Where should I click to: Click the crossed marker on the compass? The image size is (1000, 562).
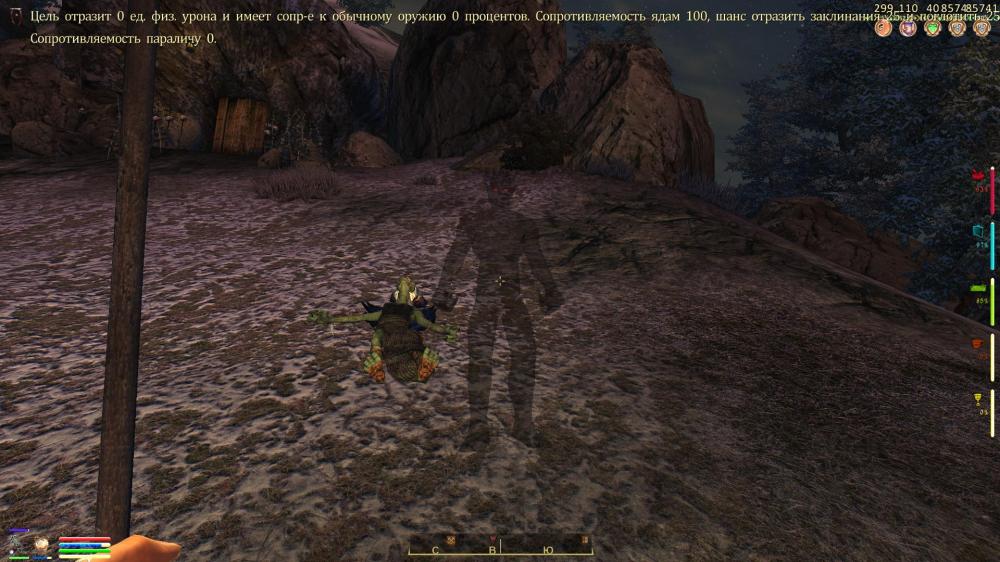(x=451, y=541)
